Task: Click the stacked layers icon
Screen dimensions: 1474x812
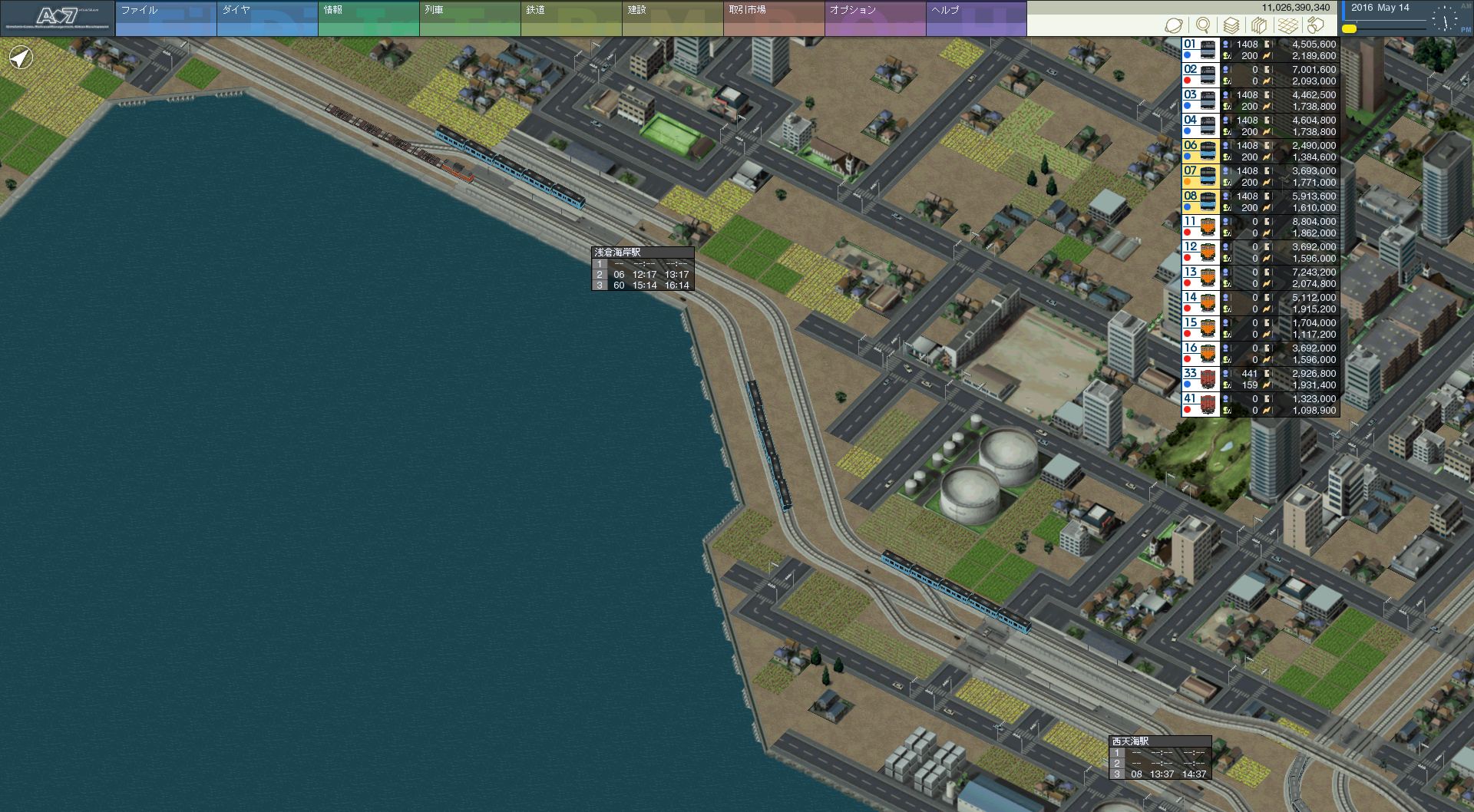Action: [x=1231, y=25]
